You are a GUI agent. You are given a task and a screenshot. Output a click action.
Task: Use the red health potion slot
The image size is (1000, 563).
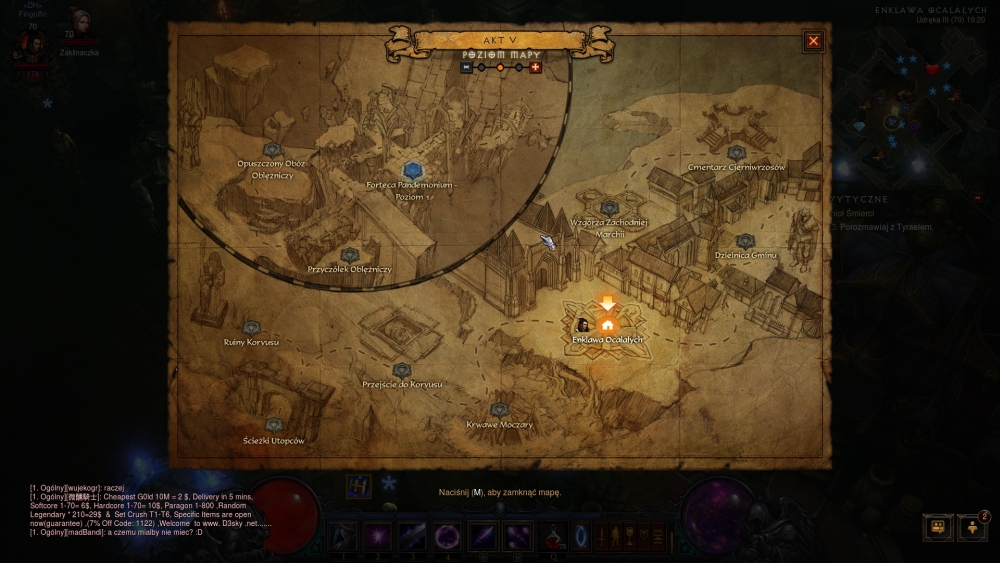(552, 537)
